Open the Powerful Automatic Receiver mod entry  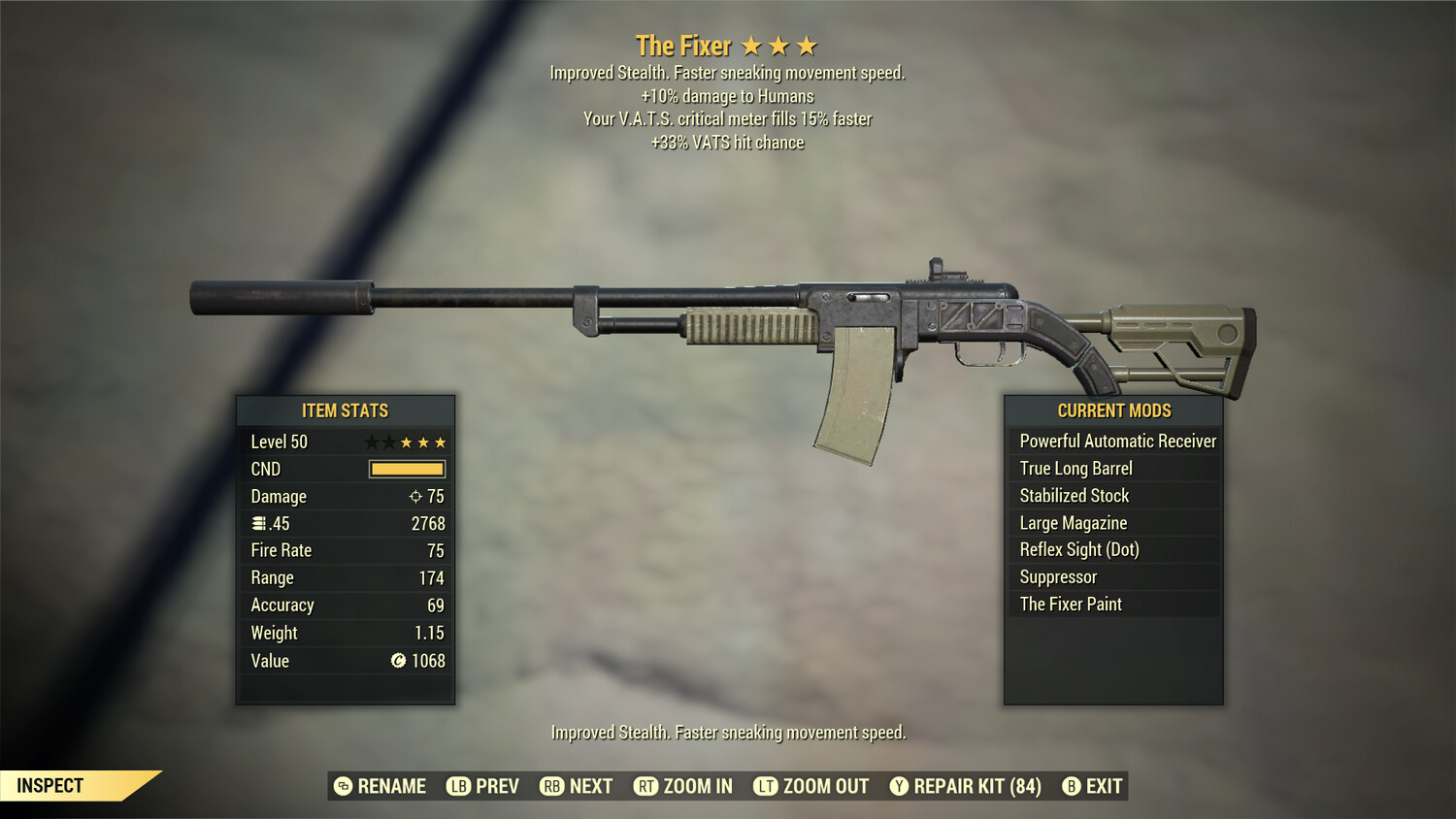coord(1114,441)
